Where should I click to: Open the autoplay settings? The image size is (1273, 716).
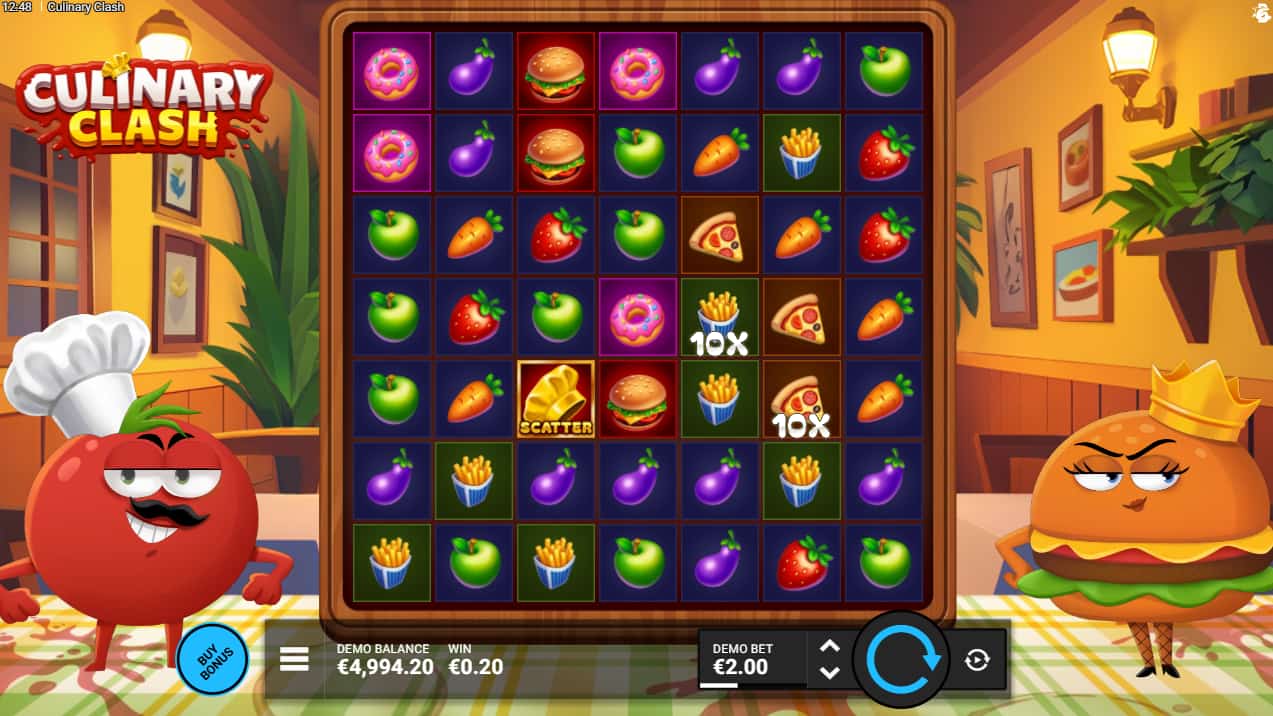977,659
